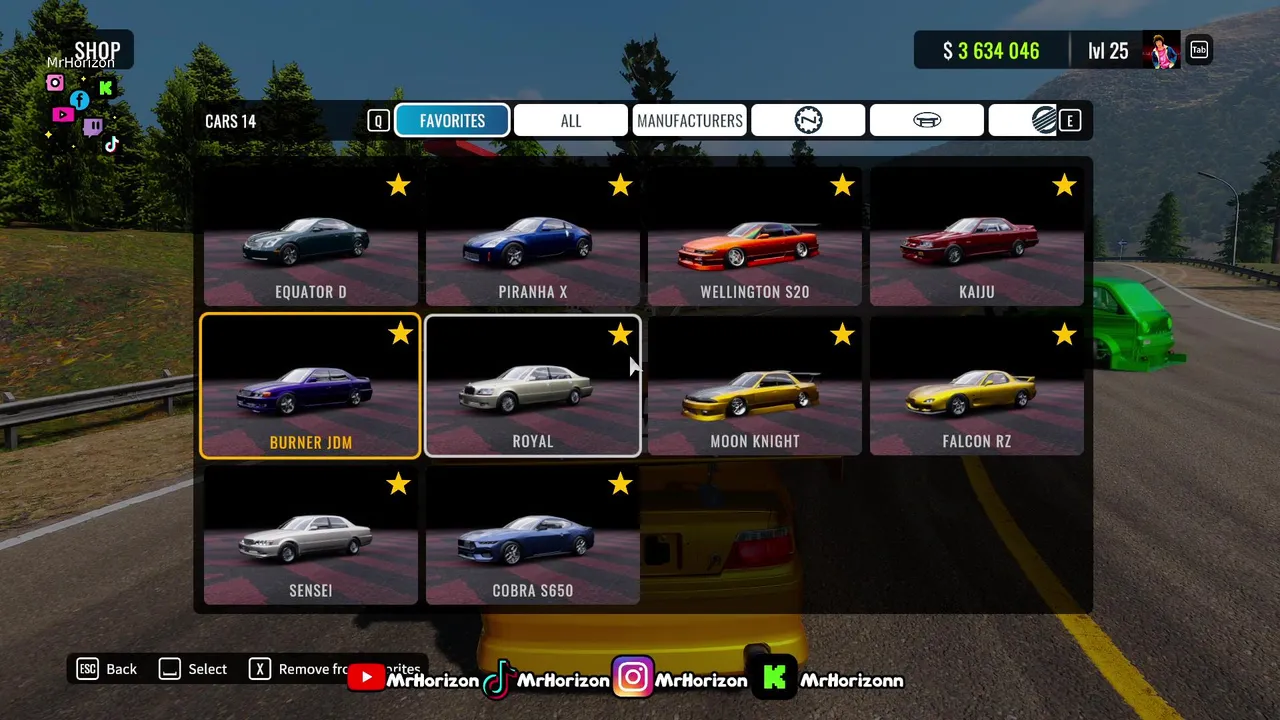1280x720 pixels.
Task: Toggle the favorite star on Kaiju
Action: (1063, 185)
